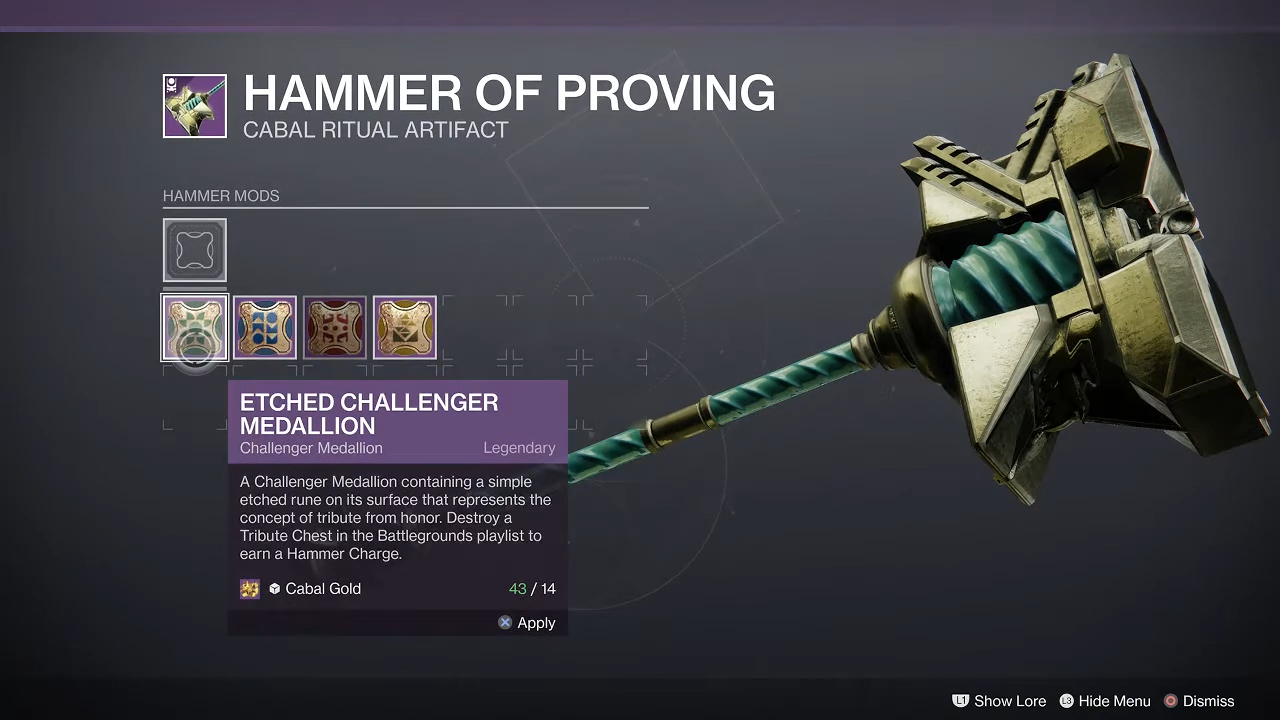Select the yellow challenger medallion
1280x720 pixels.
pos(405,327)
